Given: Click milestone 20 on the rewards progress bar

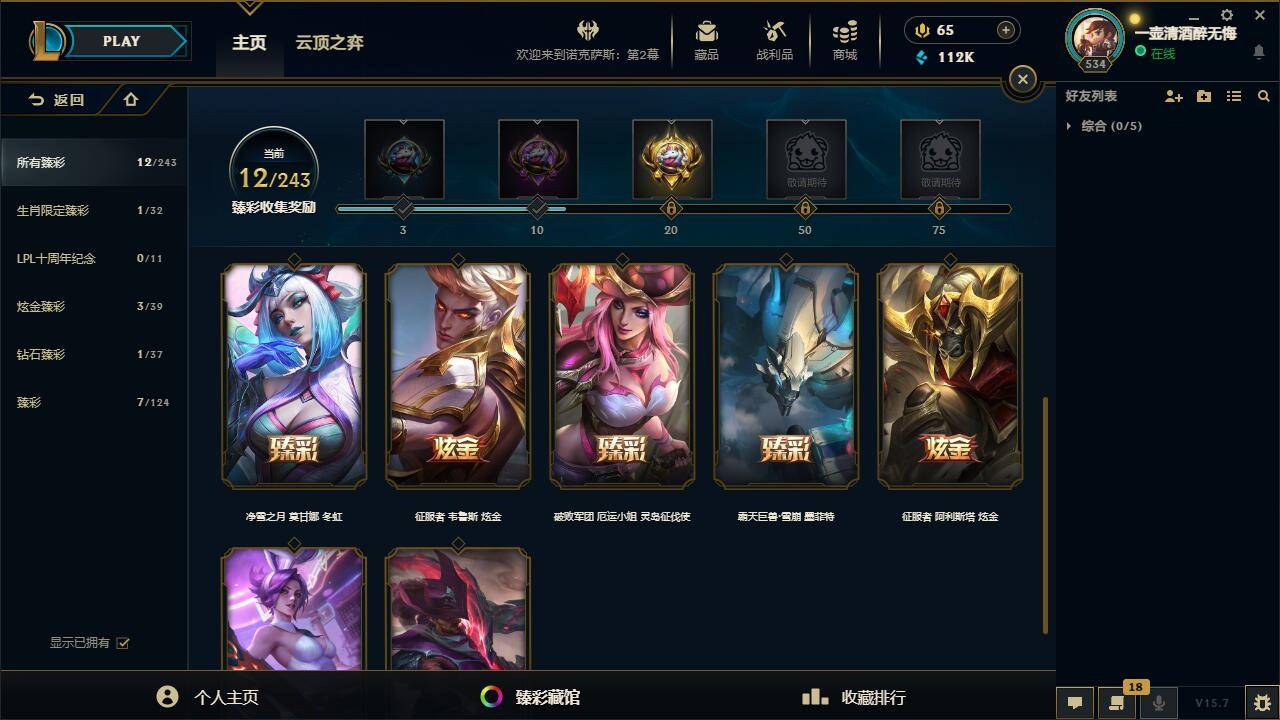Looking at the screenshot, I should click(671, 209).
